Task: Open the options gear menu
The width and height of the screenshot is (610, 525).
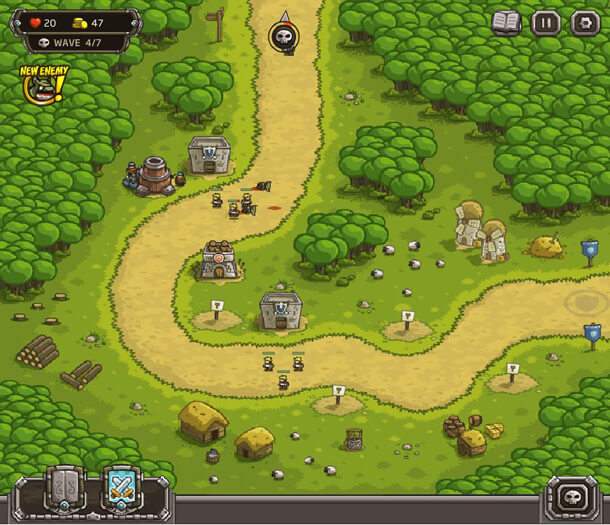Action: pos(584,22)
